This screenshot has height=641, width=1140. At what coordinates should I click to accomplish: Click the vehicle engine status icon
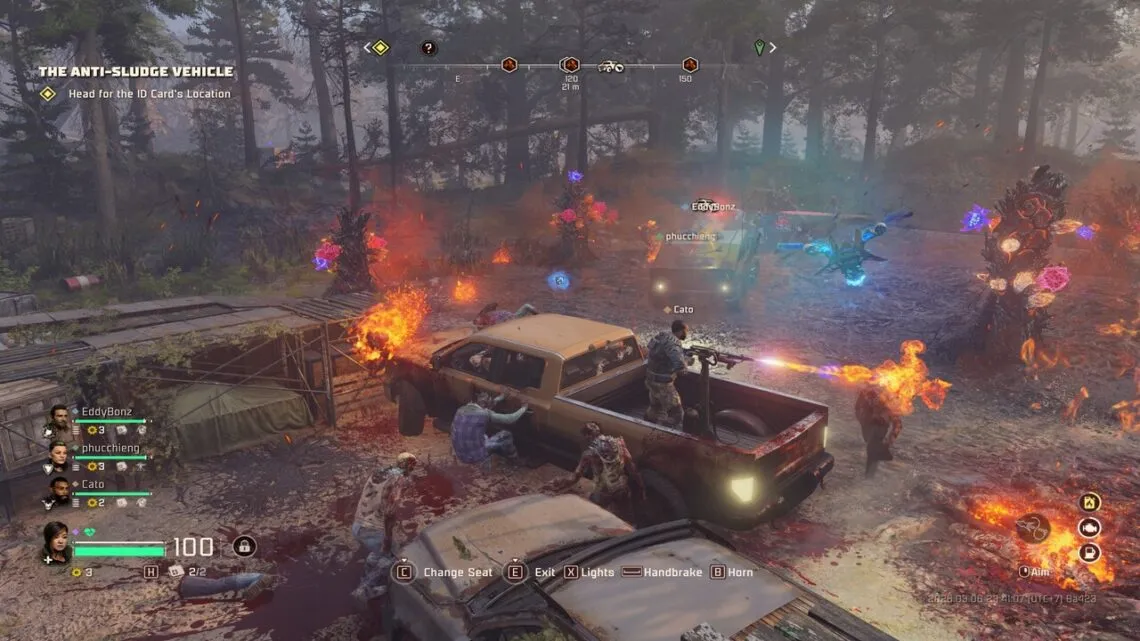(x=1089, y=527)
